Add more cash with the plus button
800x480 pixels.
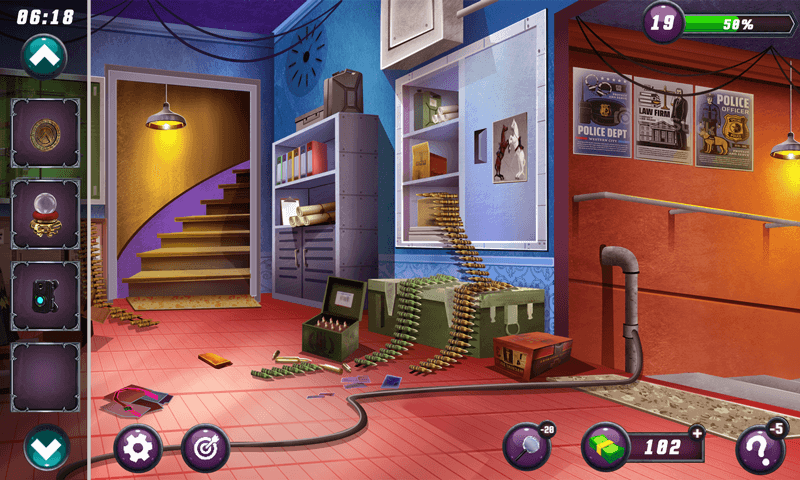coord(697,432)
